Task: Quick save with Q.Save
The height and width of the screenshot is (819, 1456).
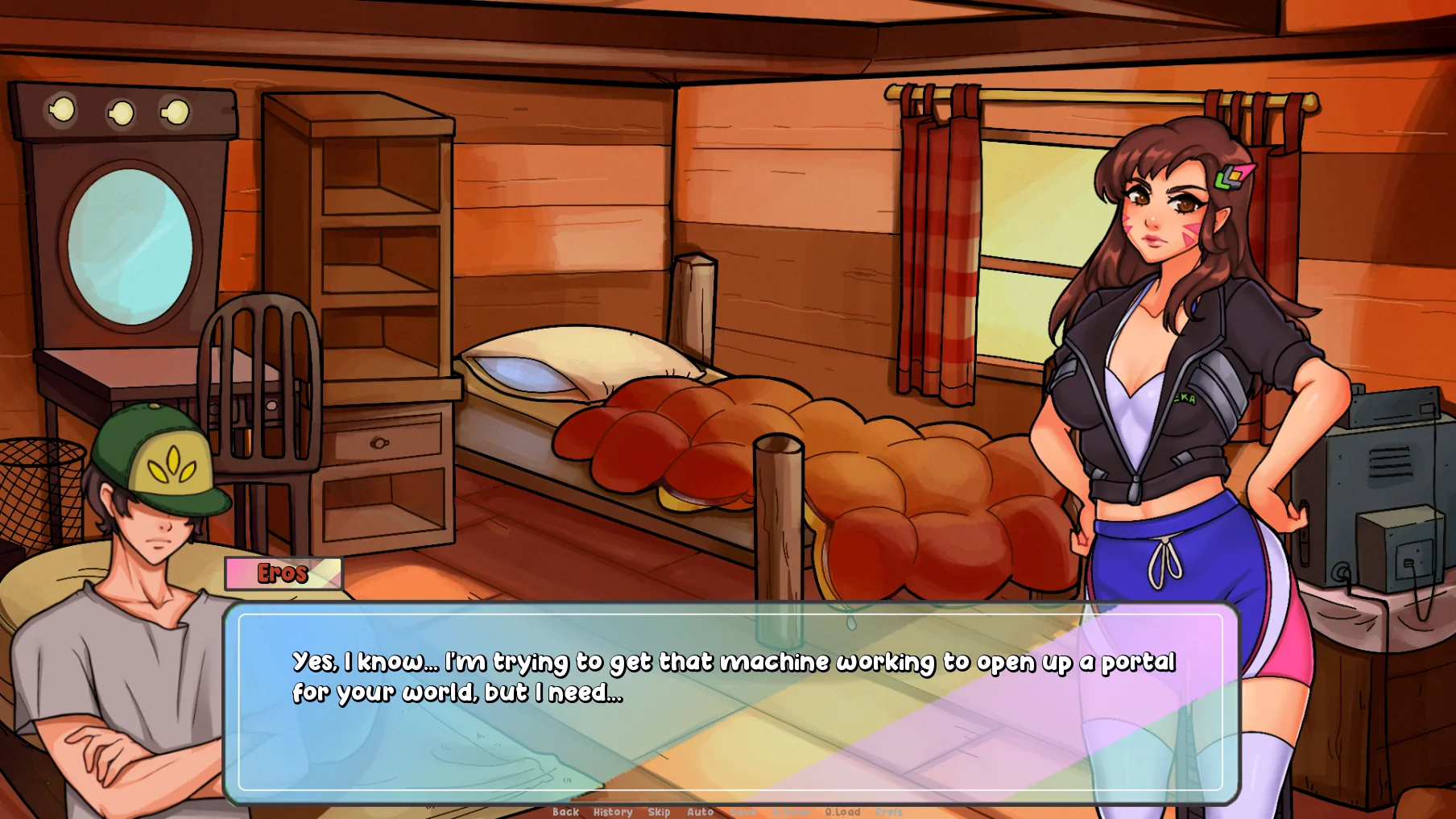Action: click(791, 812)
